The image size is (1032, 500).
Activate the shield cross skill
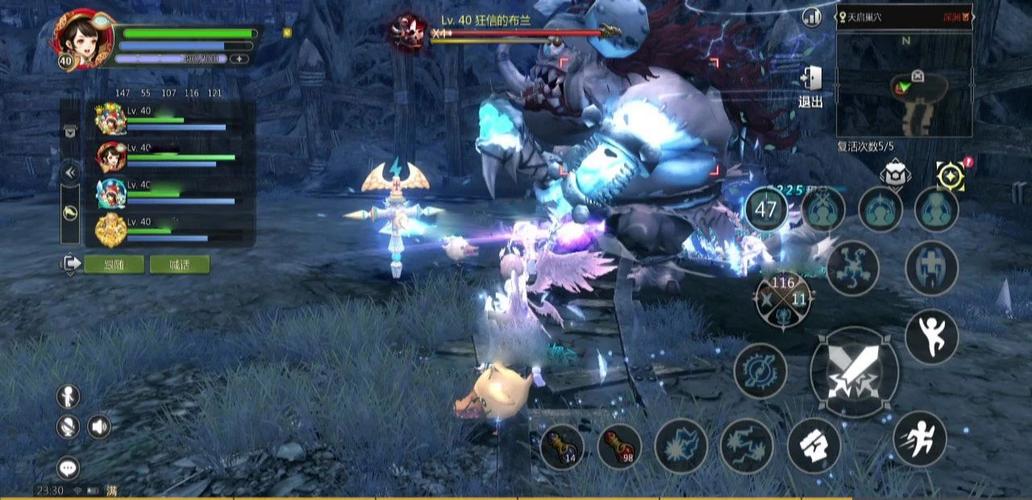tap(930, 268)
